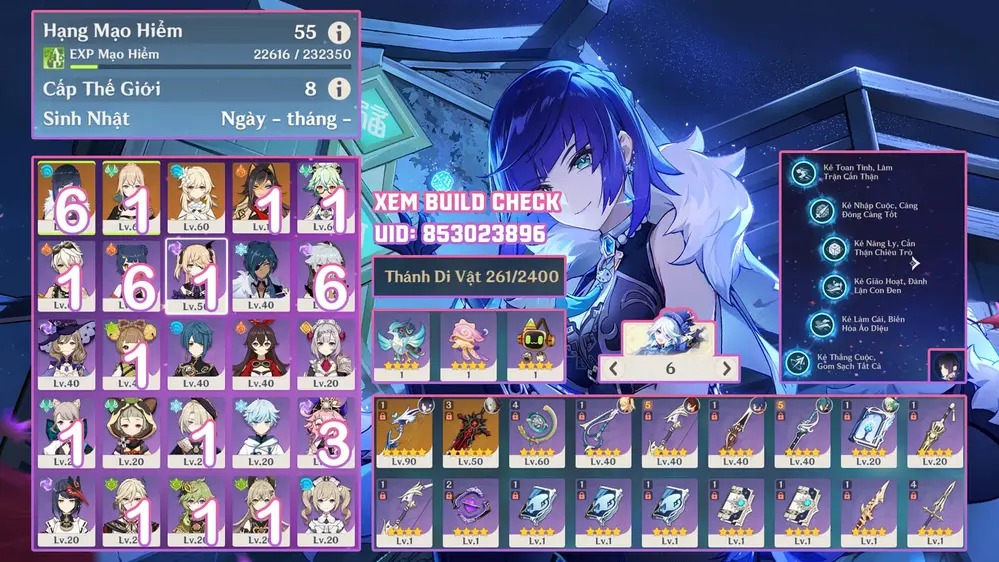Select Amber's Lv.40 character portrait
Image resolution: width=999 pixels, height=562 pixels.
coord(261,352)
